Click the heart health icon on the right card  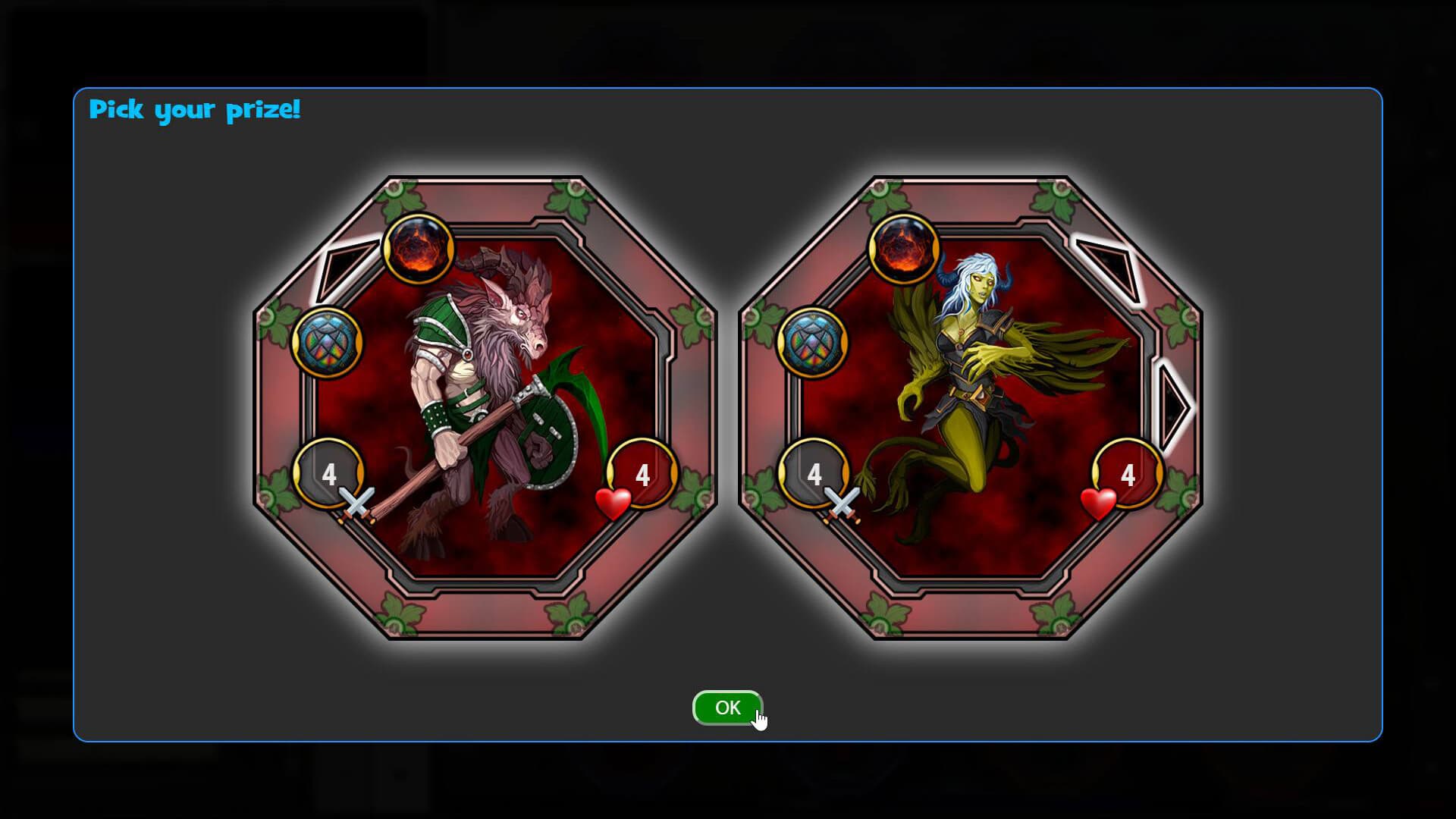pyautogui.click(x=1100, y=504)
